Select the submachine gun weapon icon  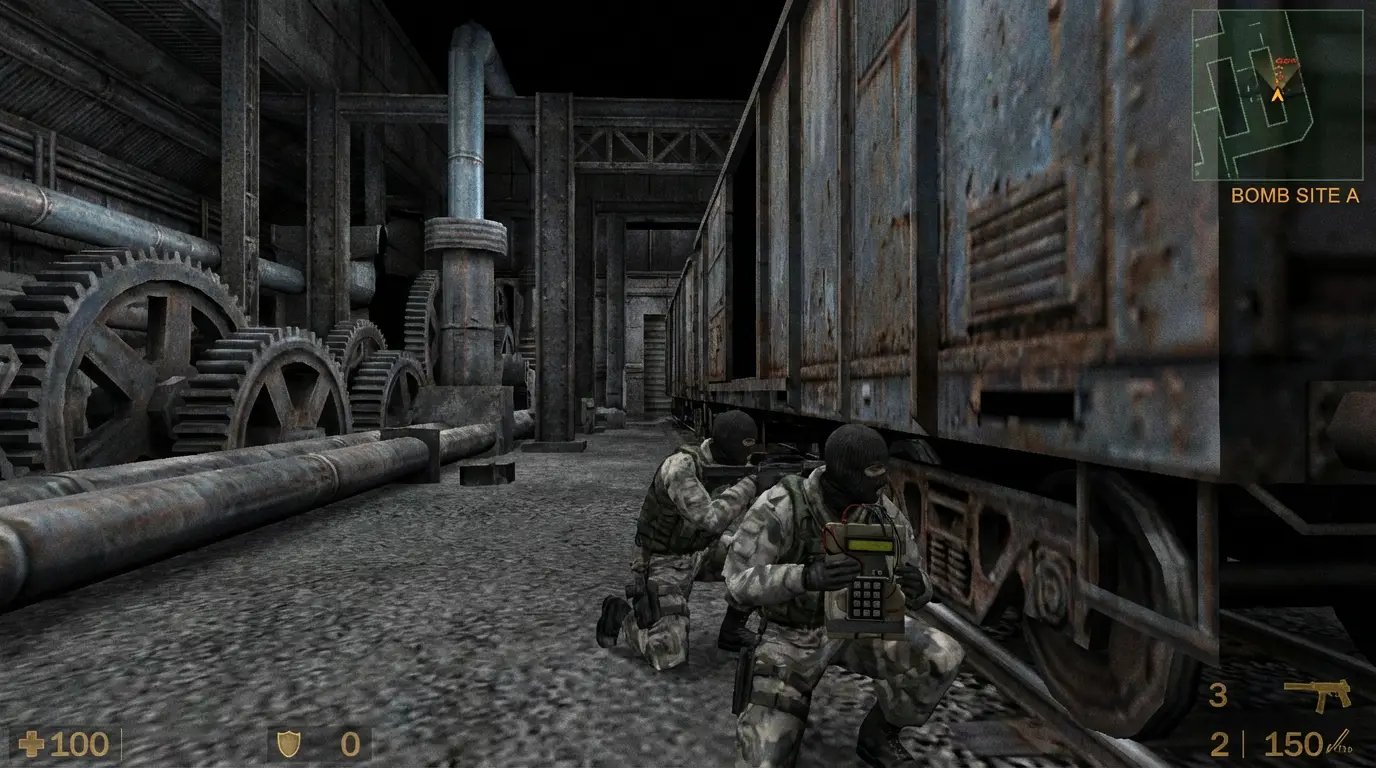tap(1317, 694)
